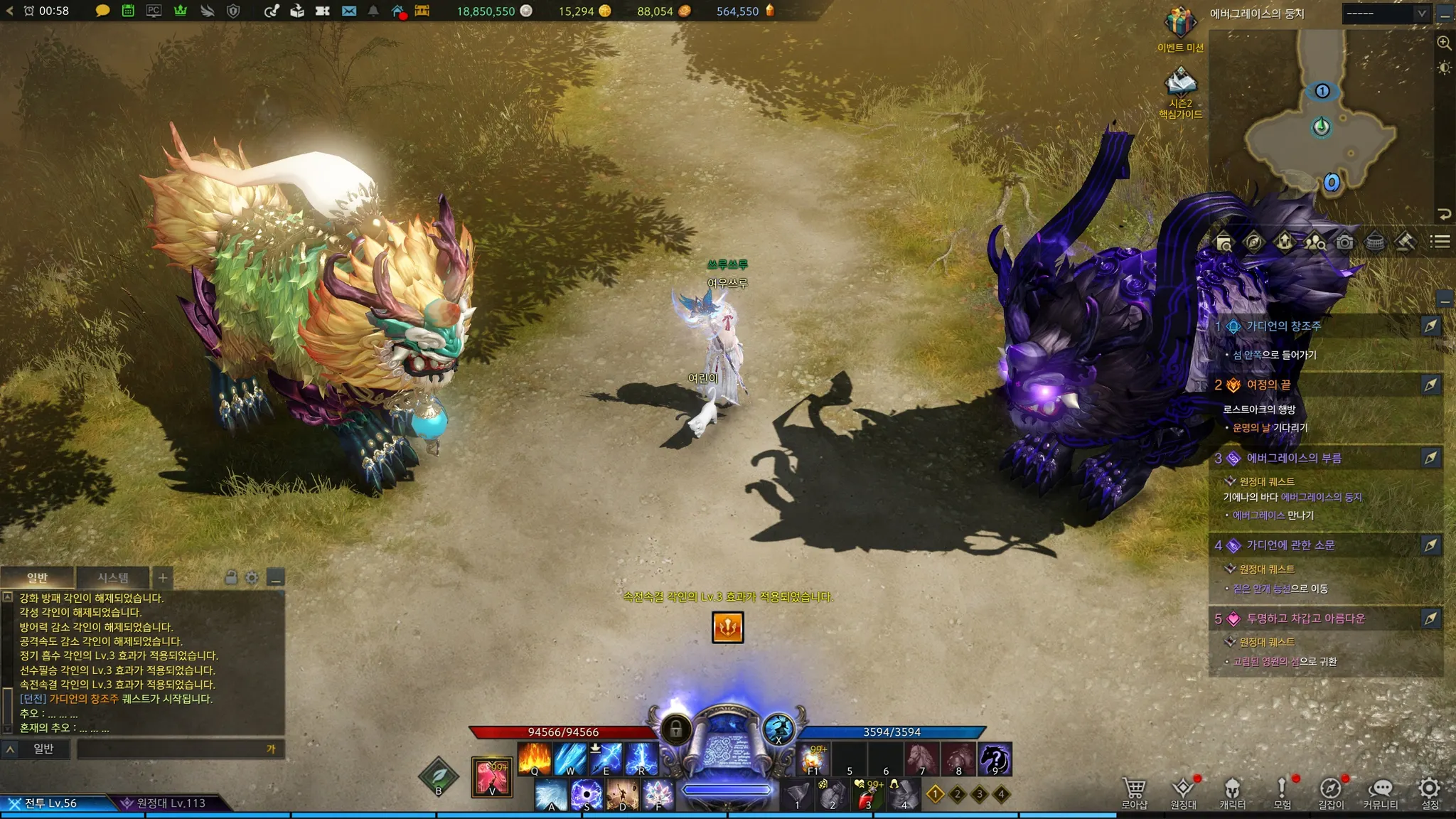The image size is (1456, 819).
Task: Open the 로아샵 shop menu
Action: tap(1134, 793)
